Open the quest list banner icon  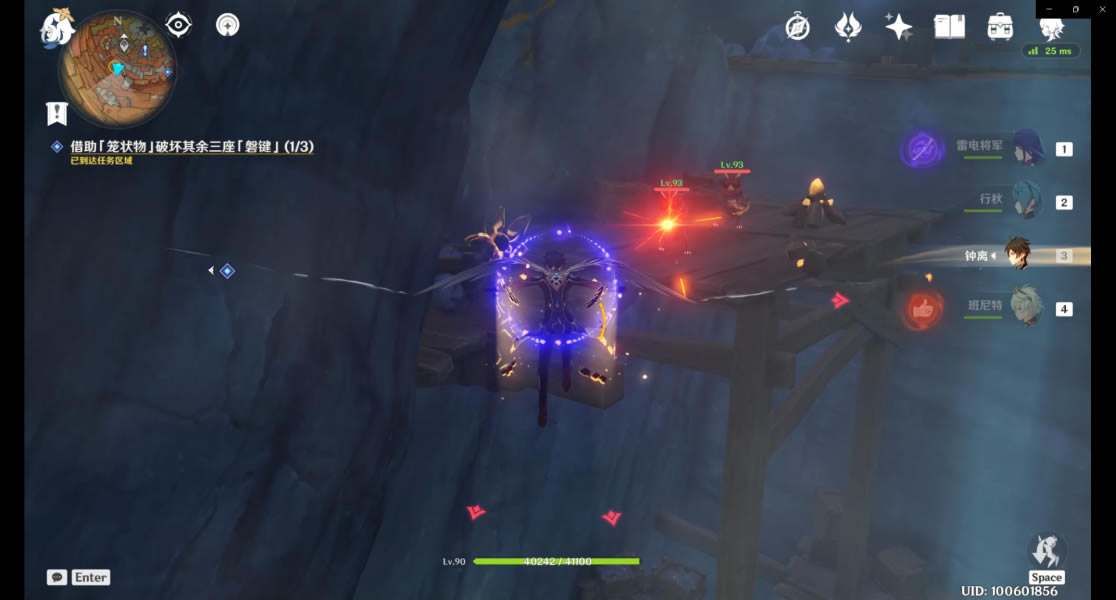[x=56, y=113]
